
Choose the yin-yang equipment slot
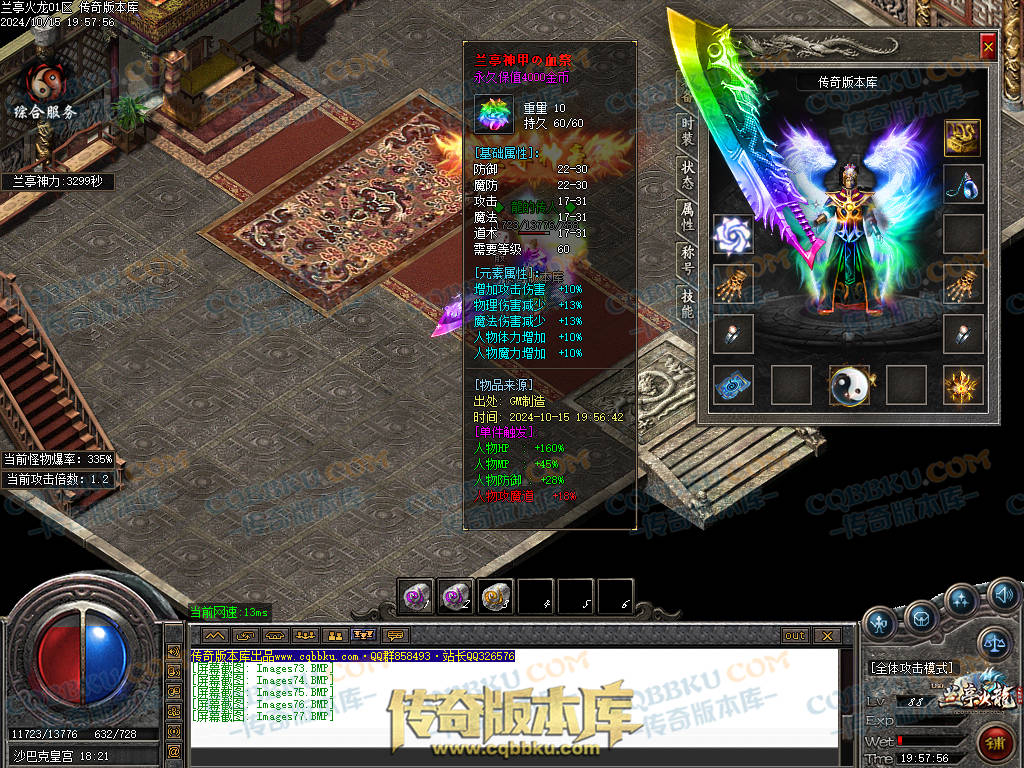pyautogui.click(x=849, y=385)
